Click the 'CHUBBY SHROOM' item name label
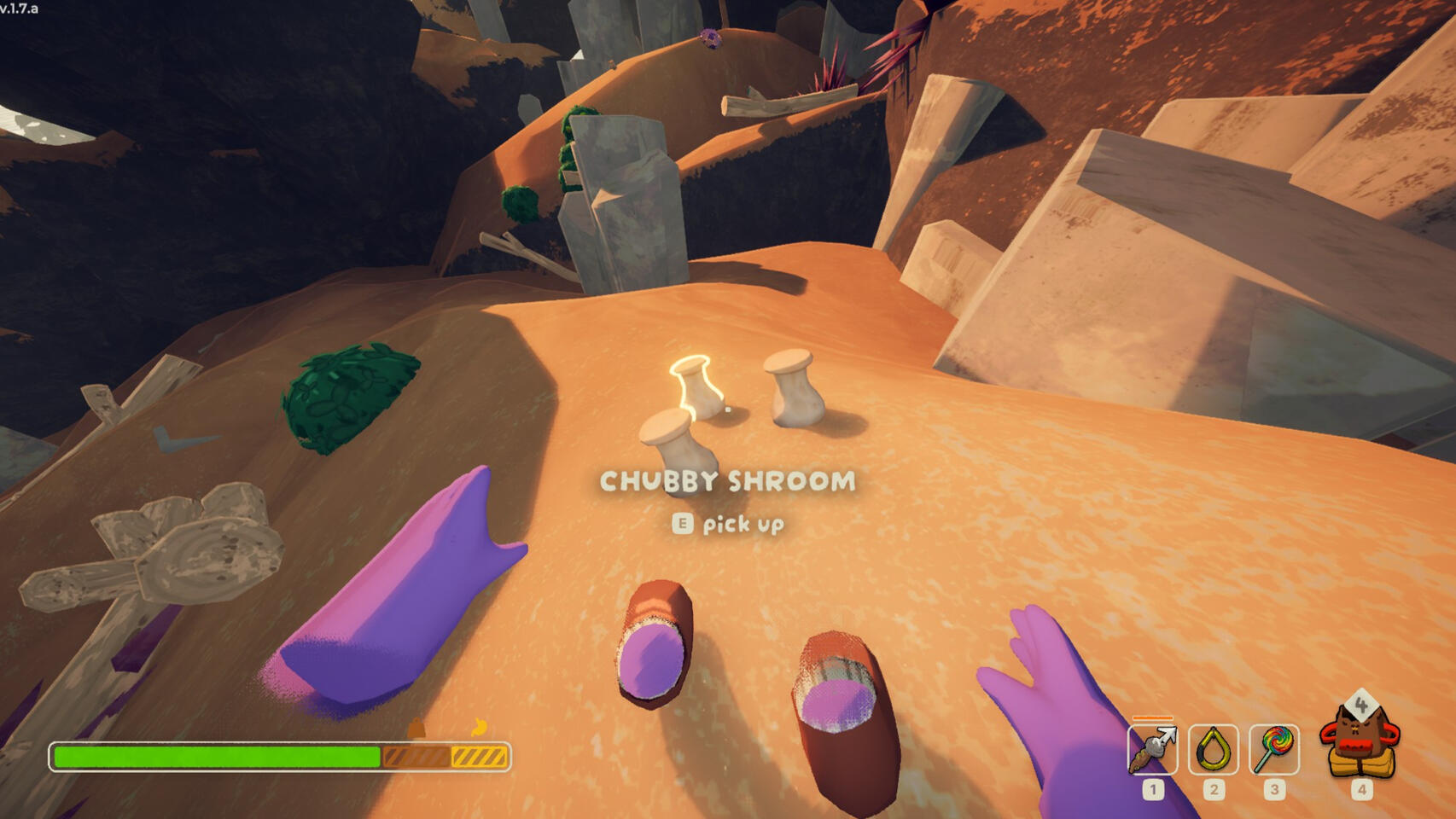 727,482
